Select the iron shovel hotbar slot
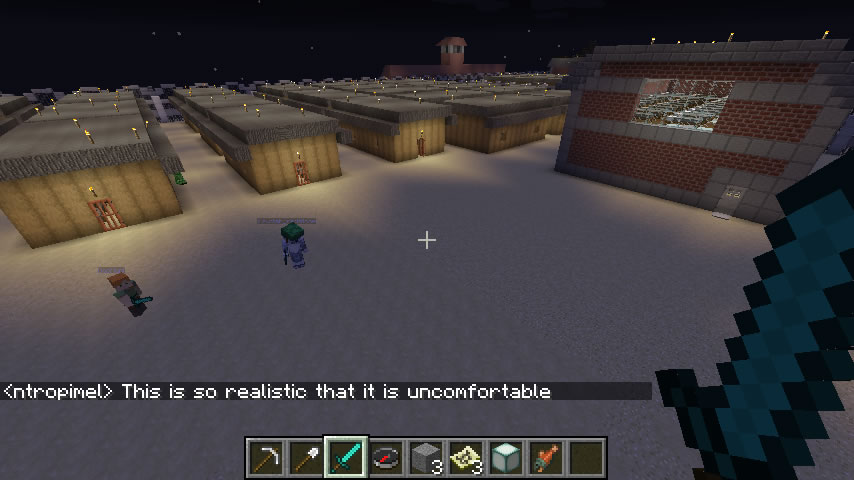Image resolution: width=854 pixels, height=480 pixels. (306, 457)
